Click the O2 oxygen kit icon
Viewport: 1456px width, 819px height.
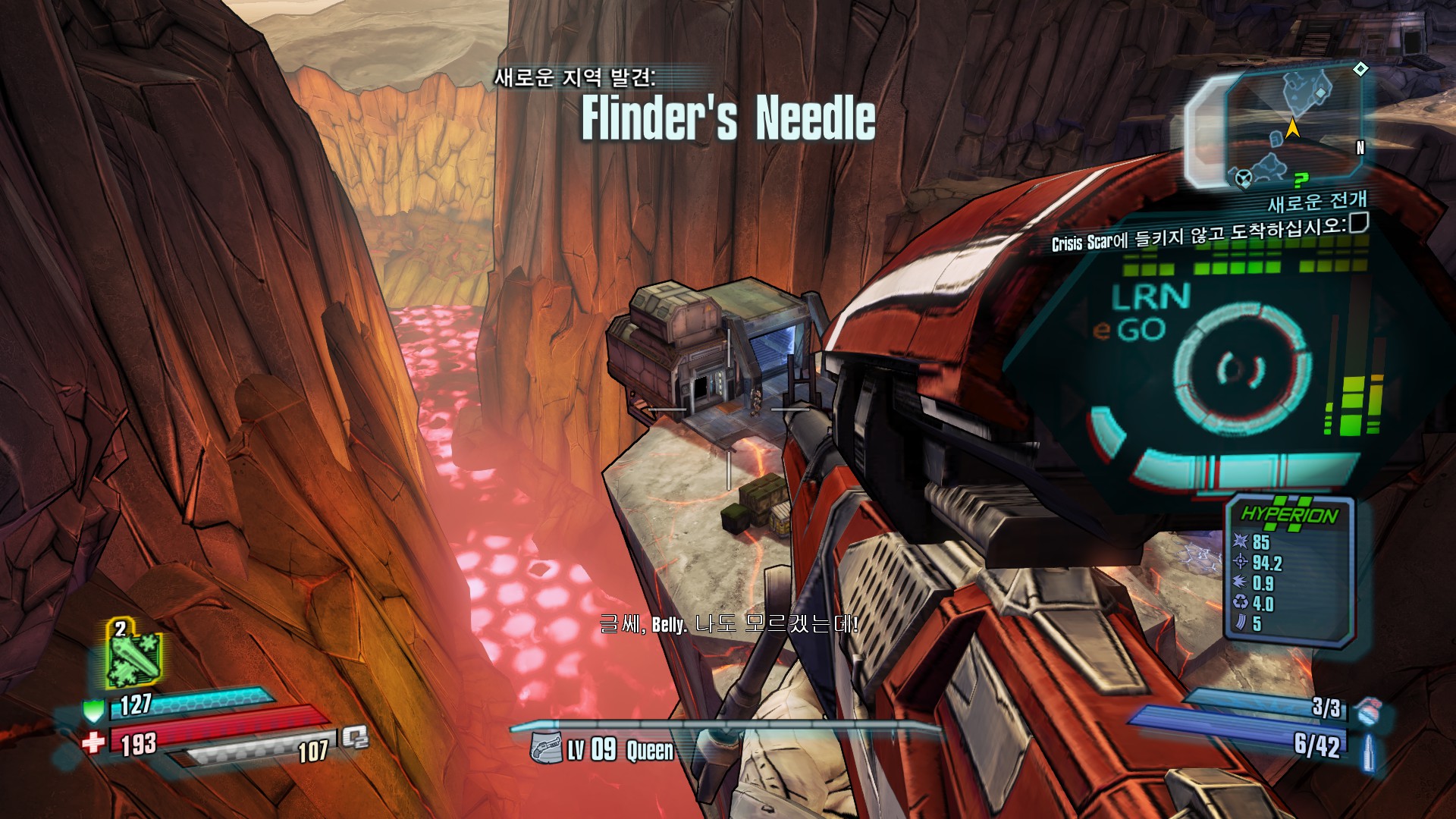pos(354,737)
